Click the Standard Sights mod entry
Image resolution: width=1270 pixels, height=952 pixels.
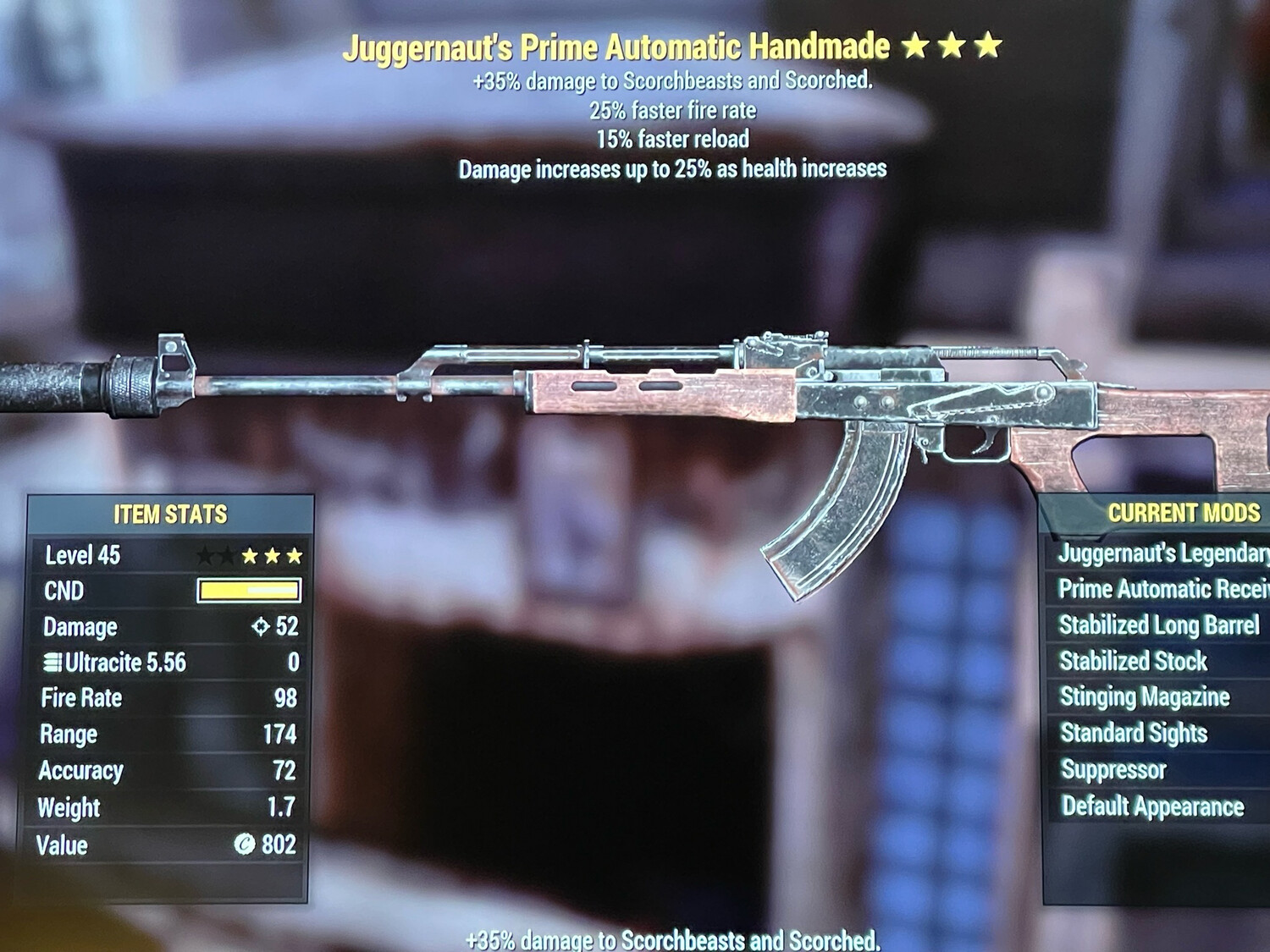[x=1135, y=733]
